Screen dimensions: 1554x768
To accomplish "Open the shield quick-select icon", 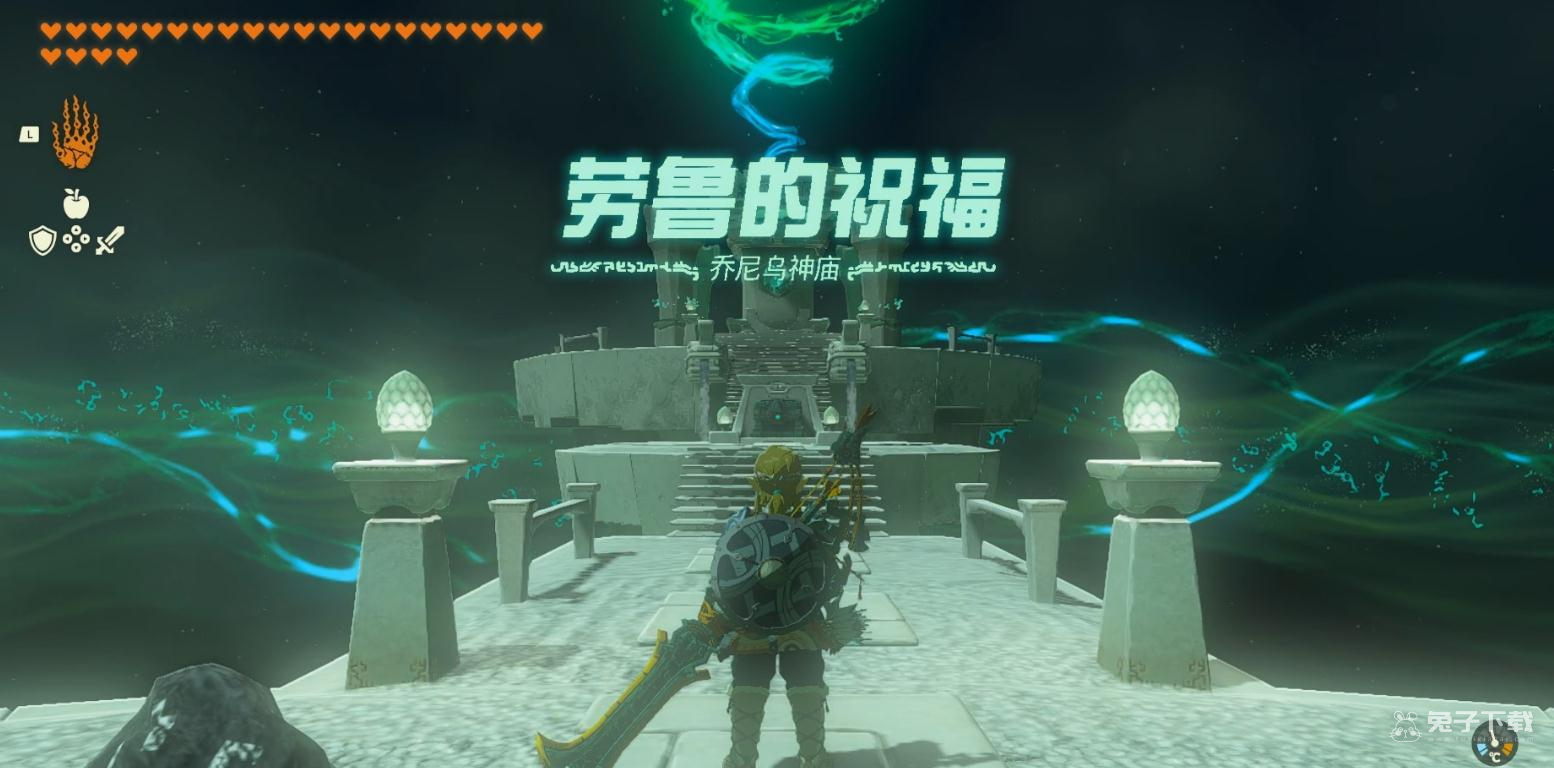I will pos(42,240).
